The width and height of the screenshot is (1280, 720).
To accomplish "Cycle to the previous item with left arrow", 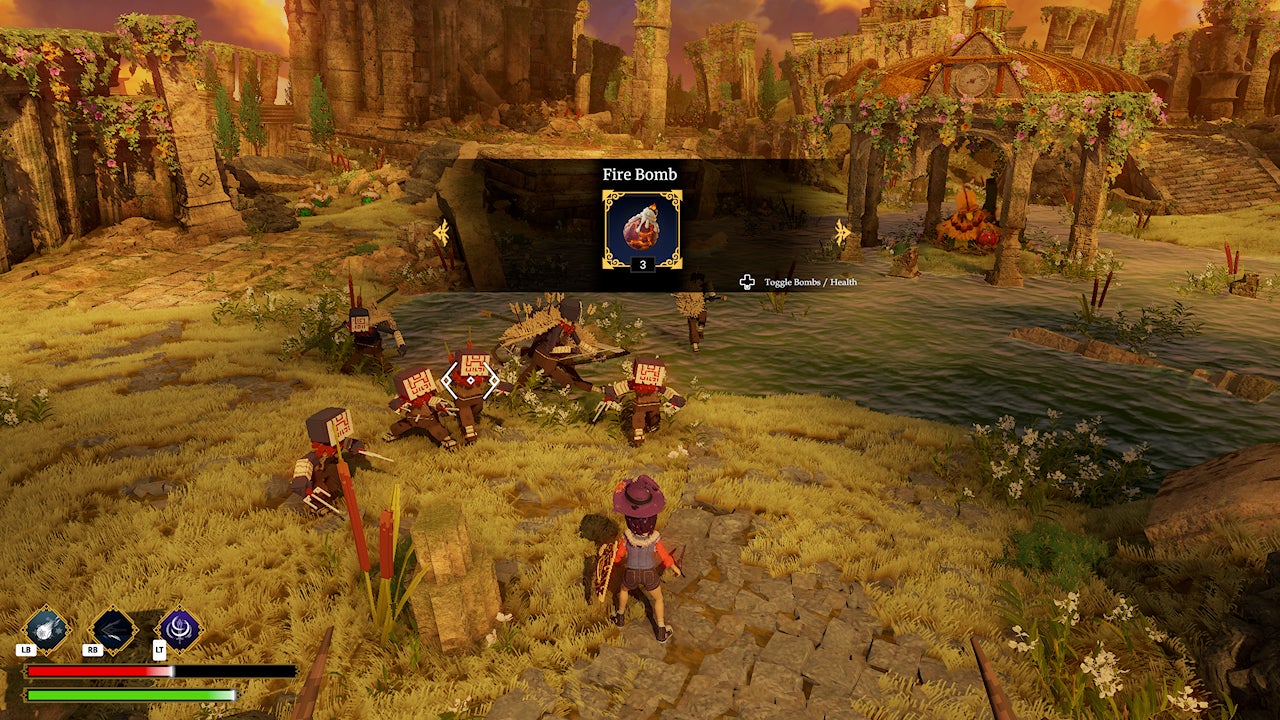I will 441,232.
